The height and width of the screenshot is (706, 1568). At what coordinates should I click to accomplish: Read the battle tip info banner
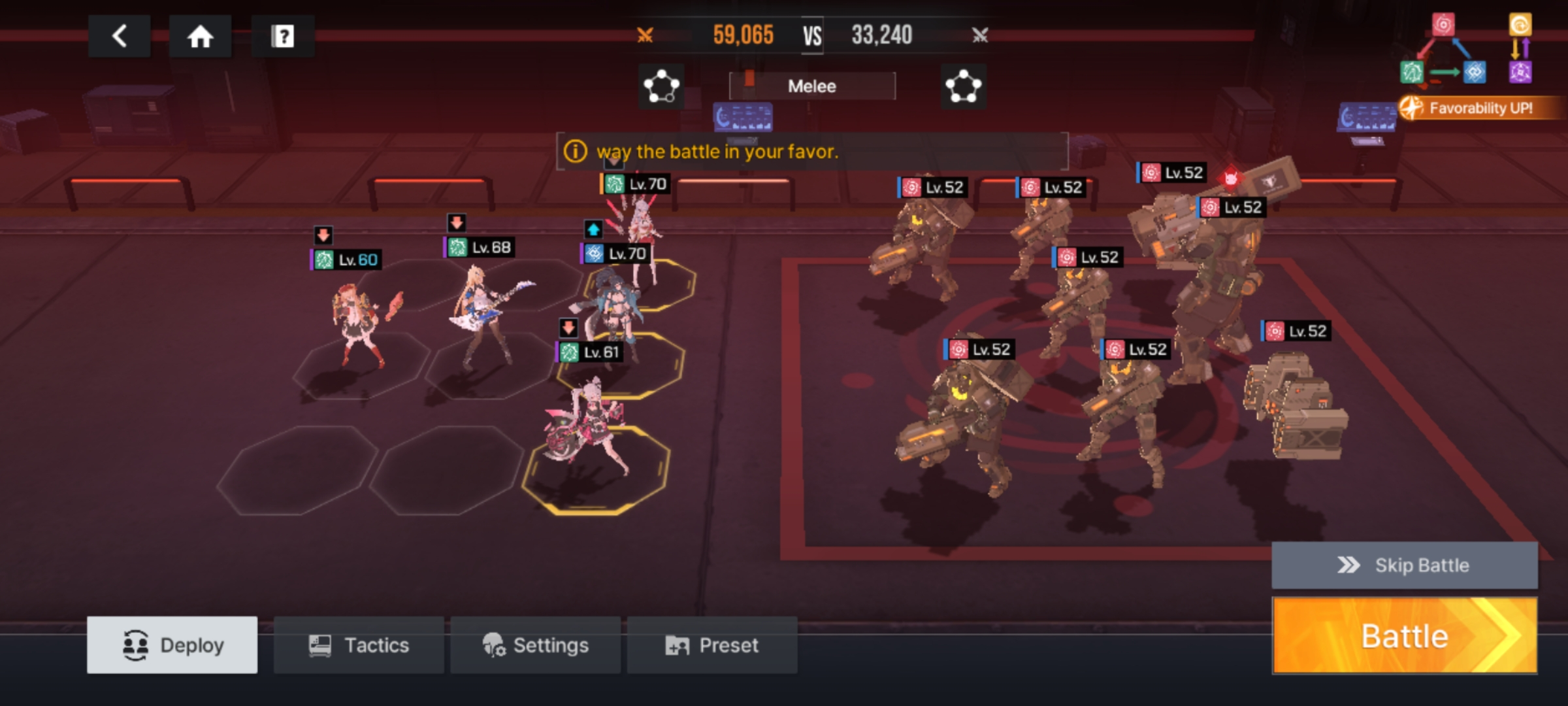pos(811,152)
